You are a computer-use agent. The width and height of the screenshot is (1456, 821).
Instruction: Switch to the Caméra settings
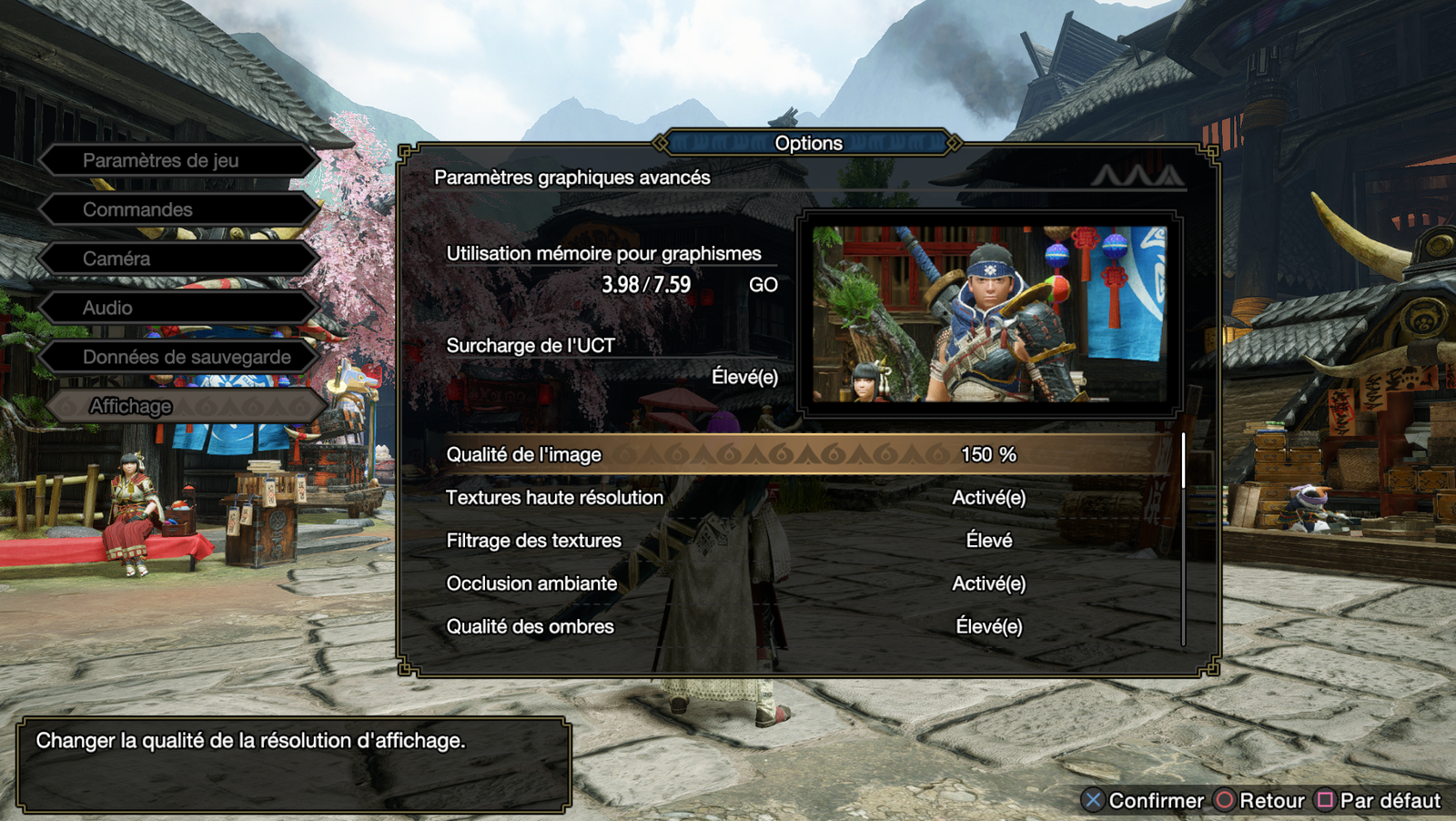click(x=177, y=258)
